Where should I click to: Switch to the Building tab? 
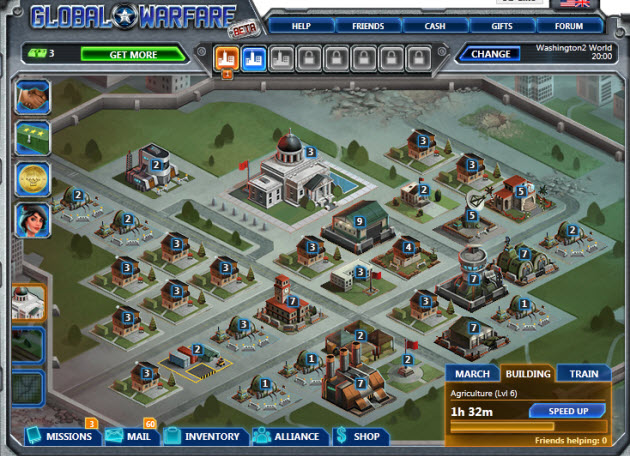528,374
